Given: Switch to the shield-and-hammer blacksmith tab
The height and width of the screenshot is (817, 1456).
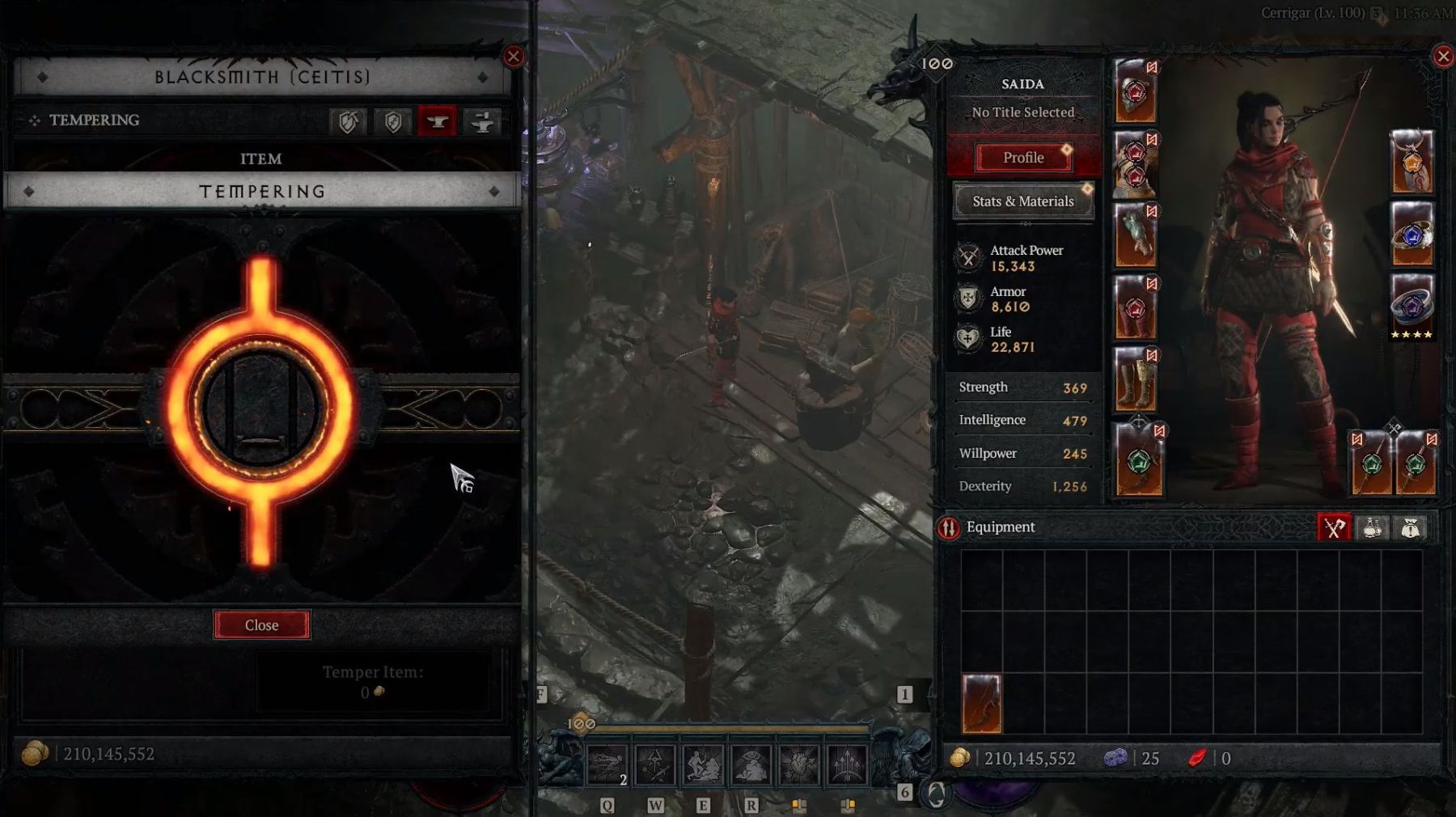Looking at the screenshot, I should pyautogui.click(x=349, y=122).
